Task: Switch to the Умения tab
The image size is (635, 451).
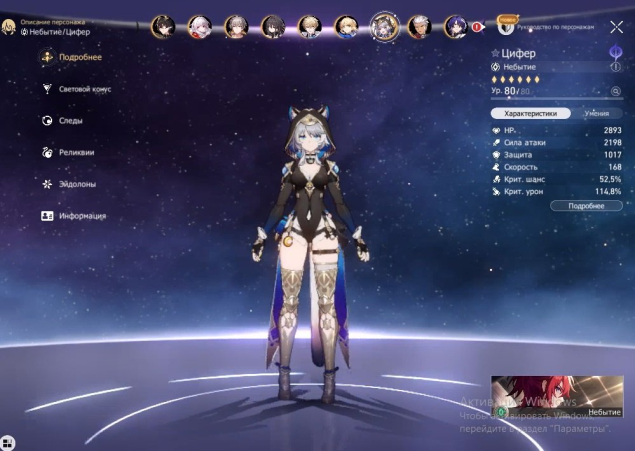Action: pyautogui.click(x=597, y=114)
